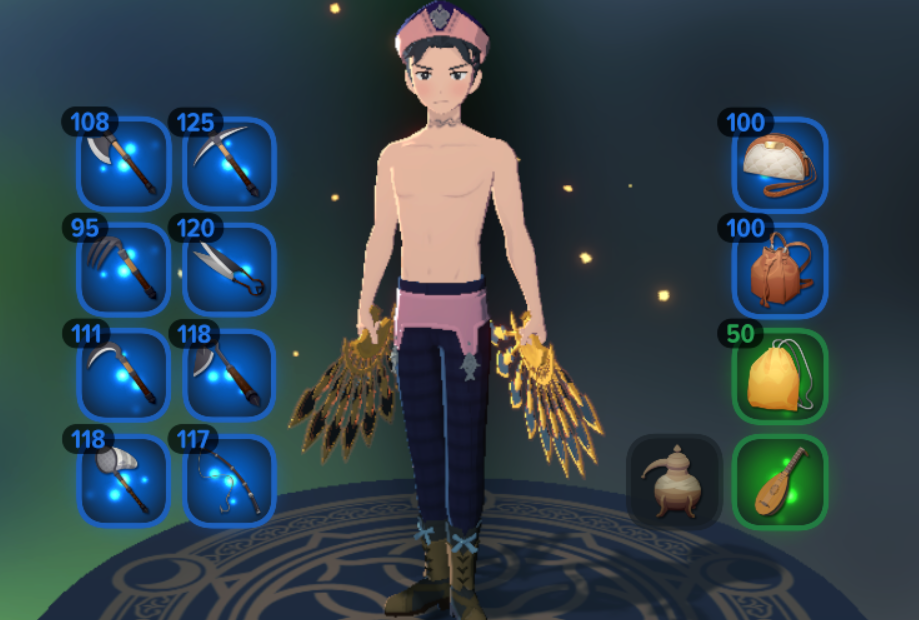This screenshot has width=919, height=620.
Task: Choose the bug net tool slot
Action: [124, 481]
